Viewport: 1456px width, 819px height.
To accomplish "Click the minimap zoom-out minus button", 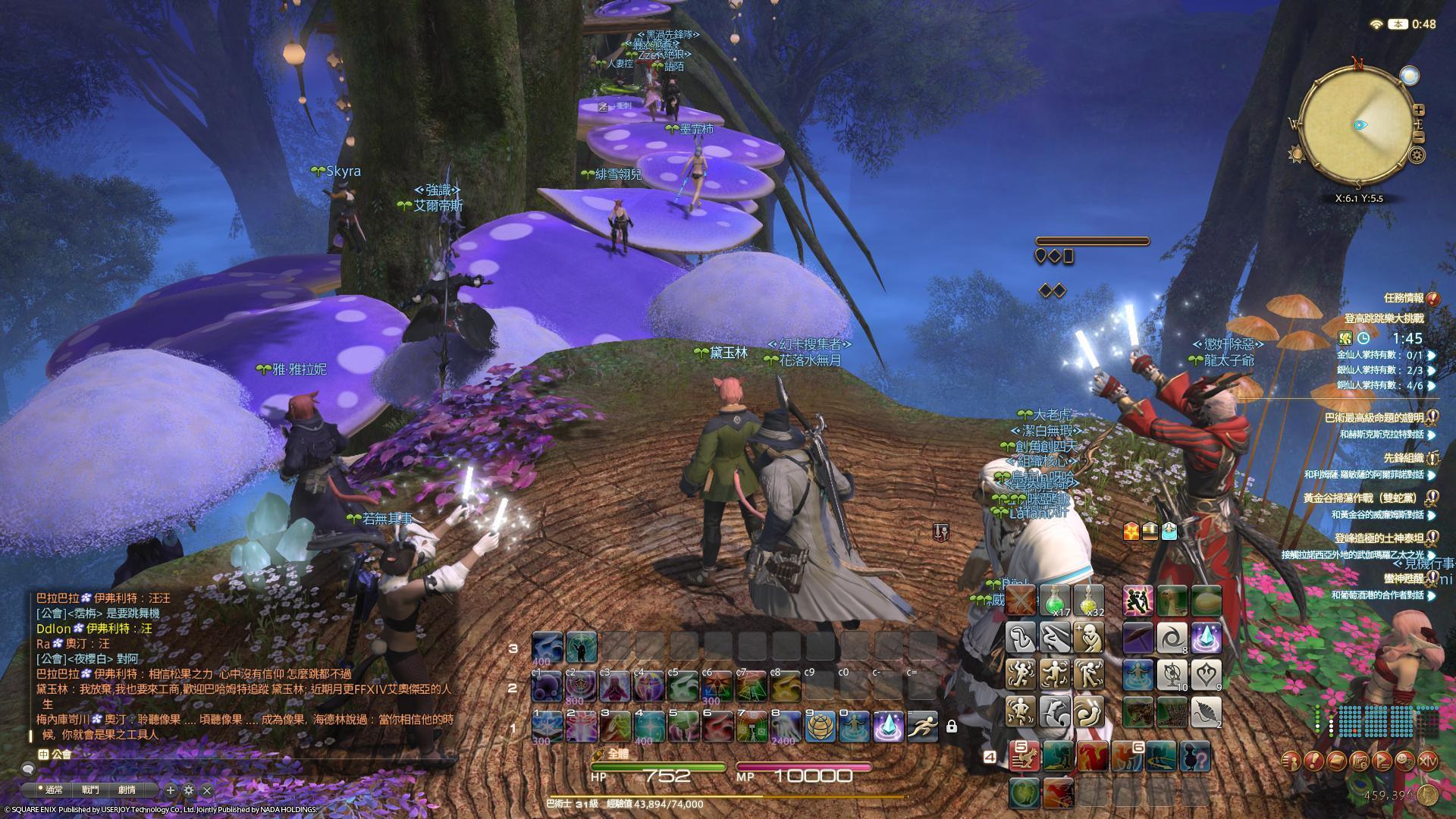I will pos(1419,137).
